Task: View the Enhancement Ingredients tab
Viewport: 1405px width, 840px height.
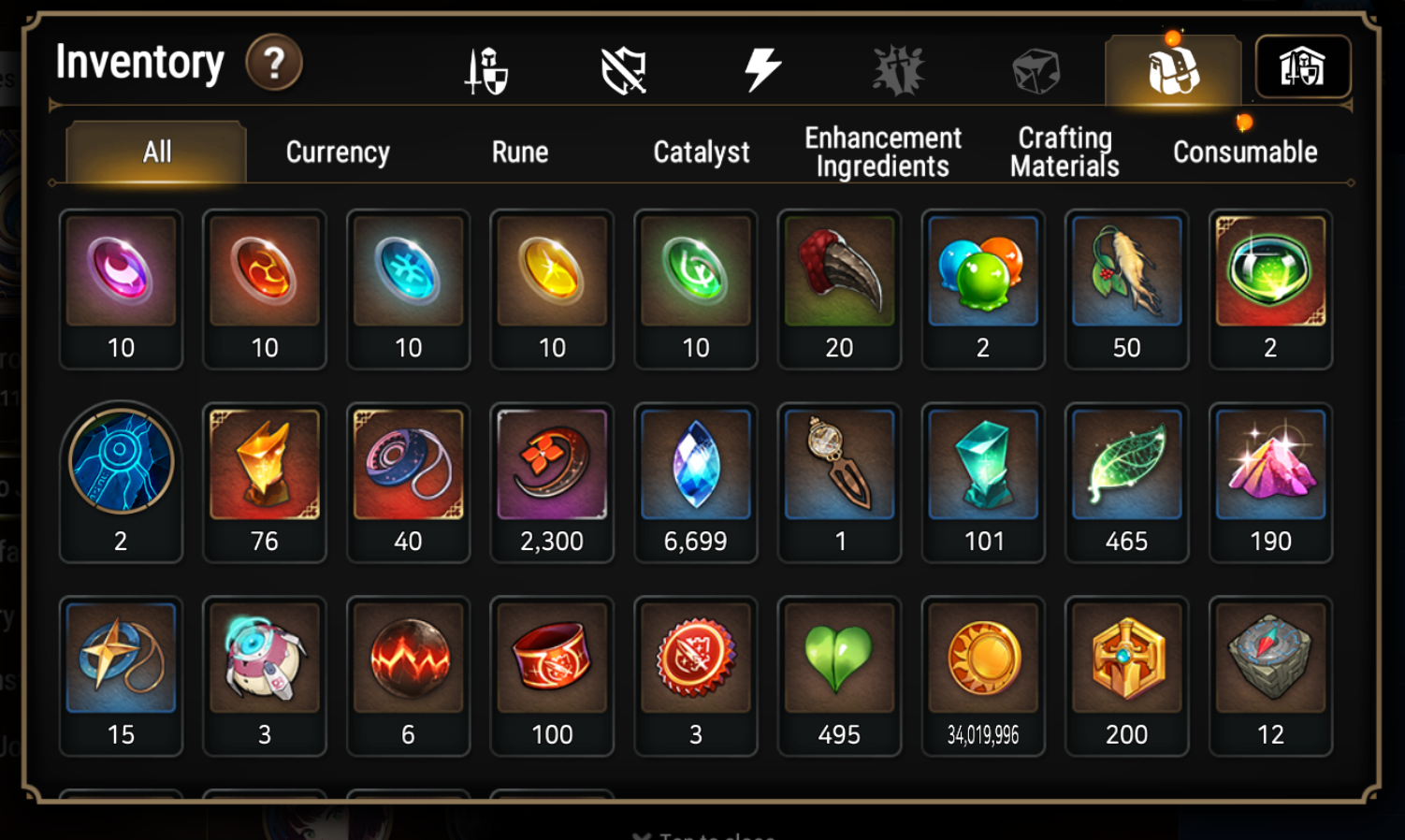Action: click(882, 150)
